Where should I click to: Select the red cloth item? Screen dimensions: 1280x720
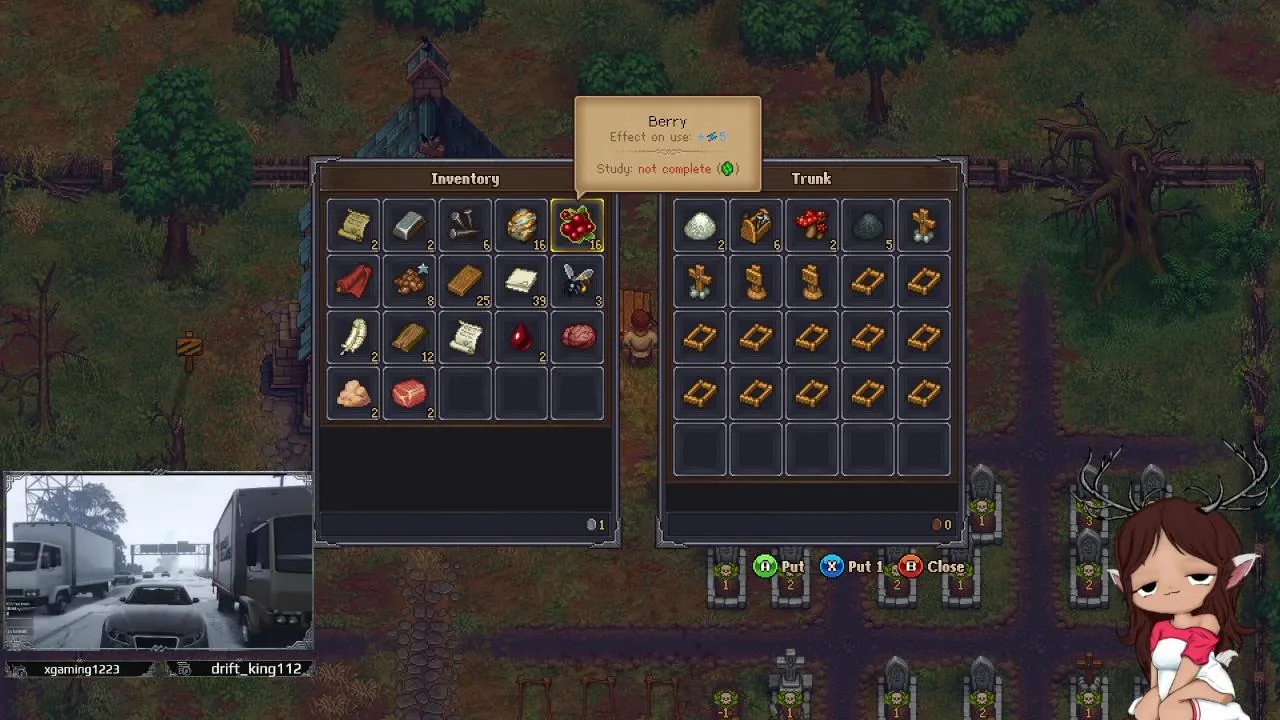353,282
